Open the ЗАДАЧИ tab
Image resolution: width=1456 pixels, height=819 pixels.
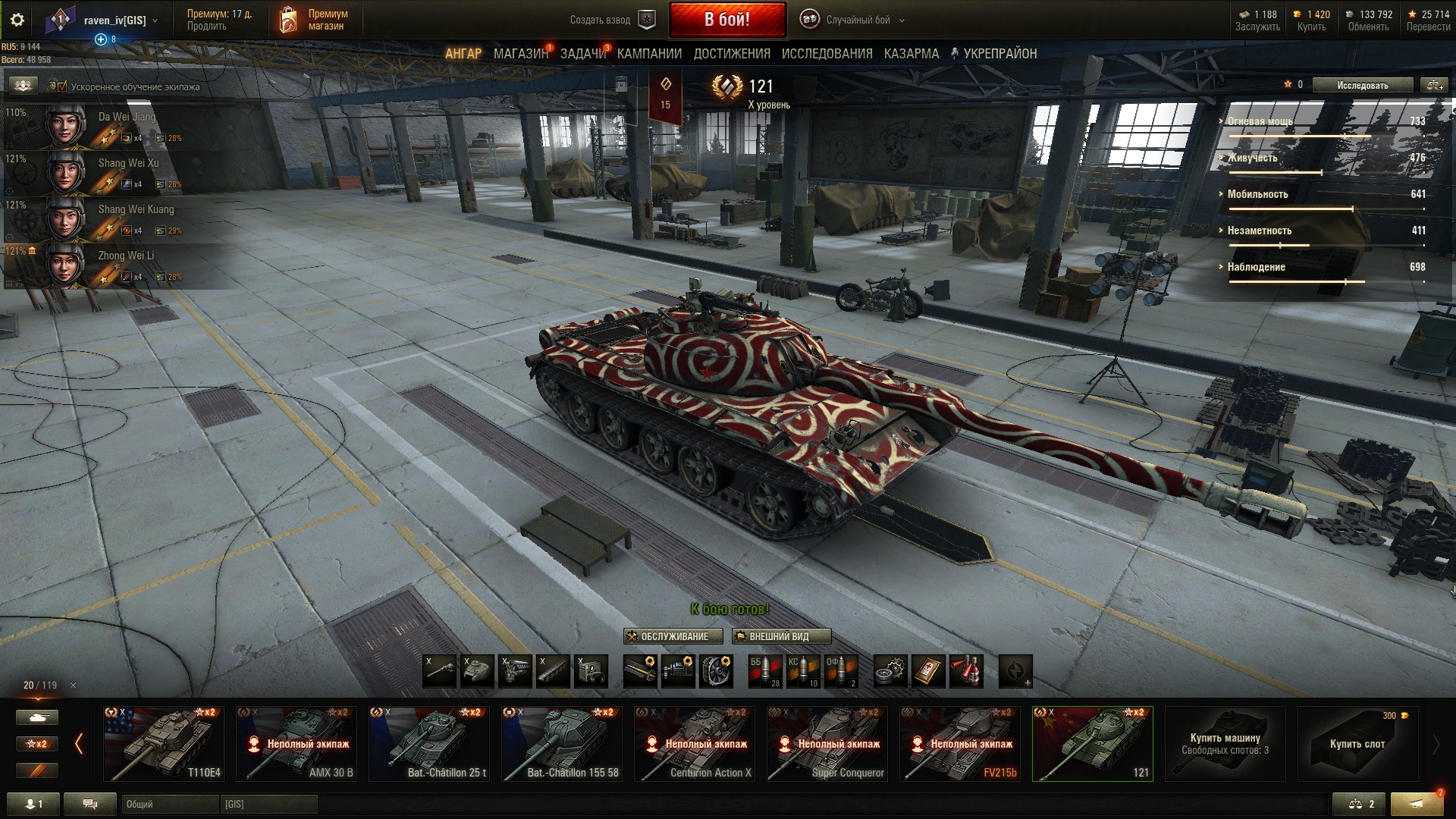coord(582,54)
